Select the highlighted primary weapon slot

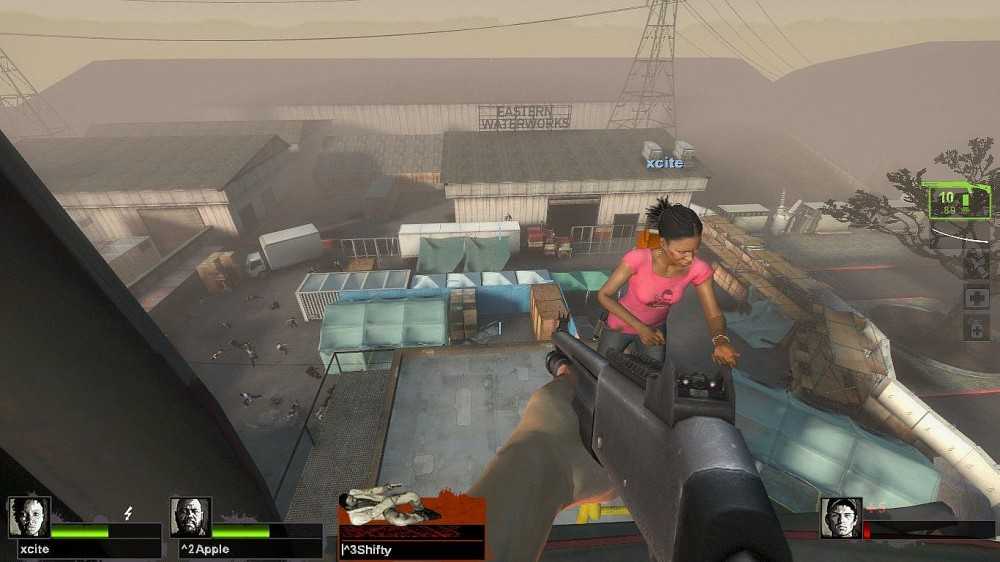point(957,201)
